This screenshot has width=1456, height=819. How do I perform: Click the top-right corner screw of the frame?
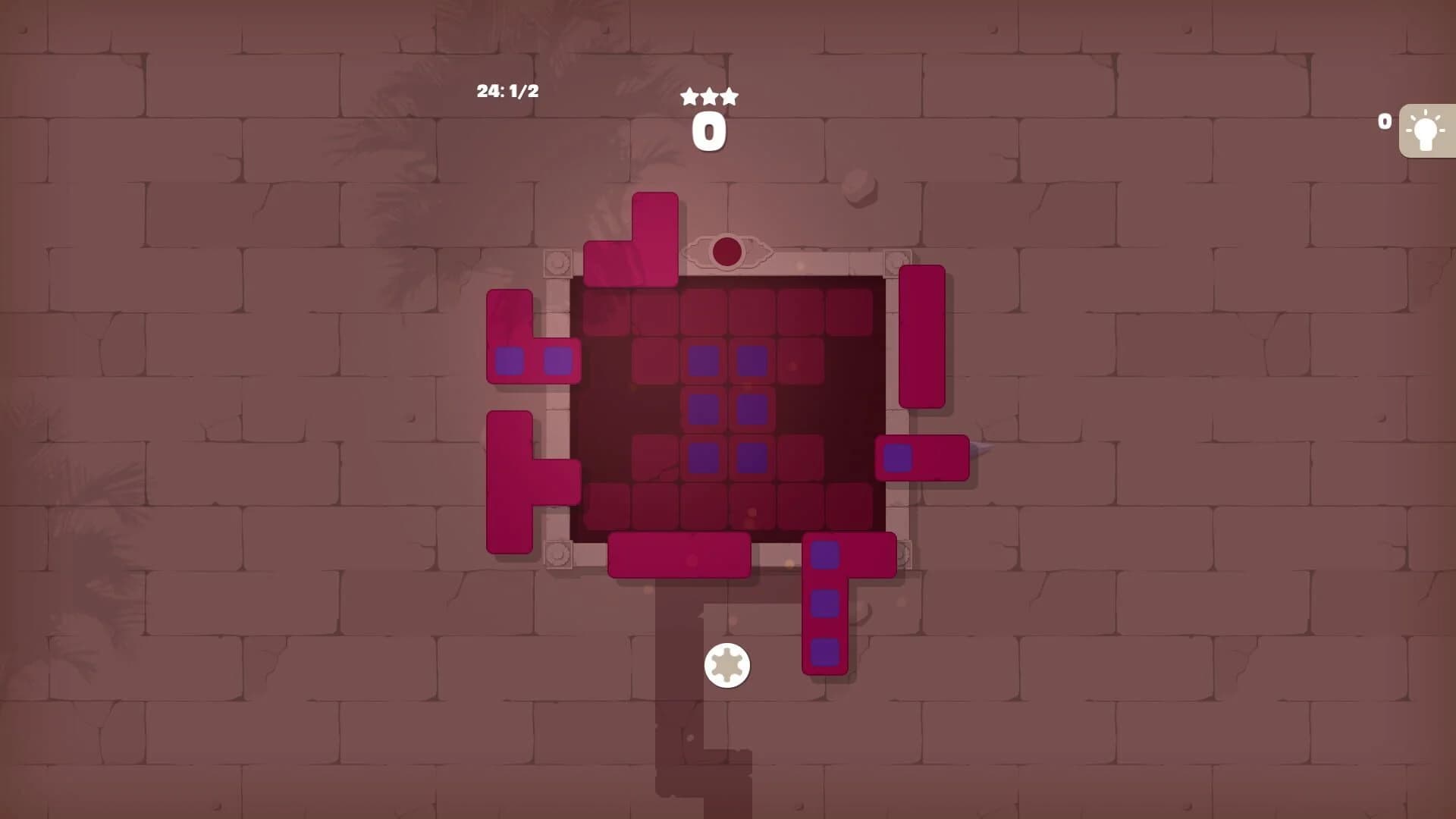click(895, 262)
